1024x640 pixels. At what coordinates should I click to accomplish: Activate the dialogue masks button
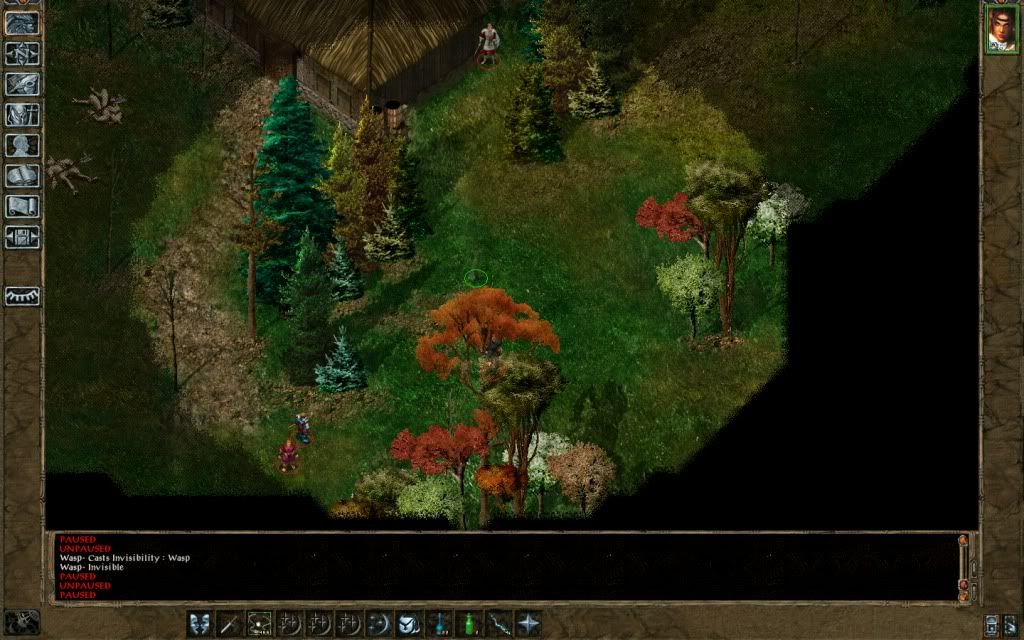click(x=200, y=623)
